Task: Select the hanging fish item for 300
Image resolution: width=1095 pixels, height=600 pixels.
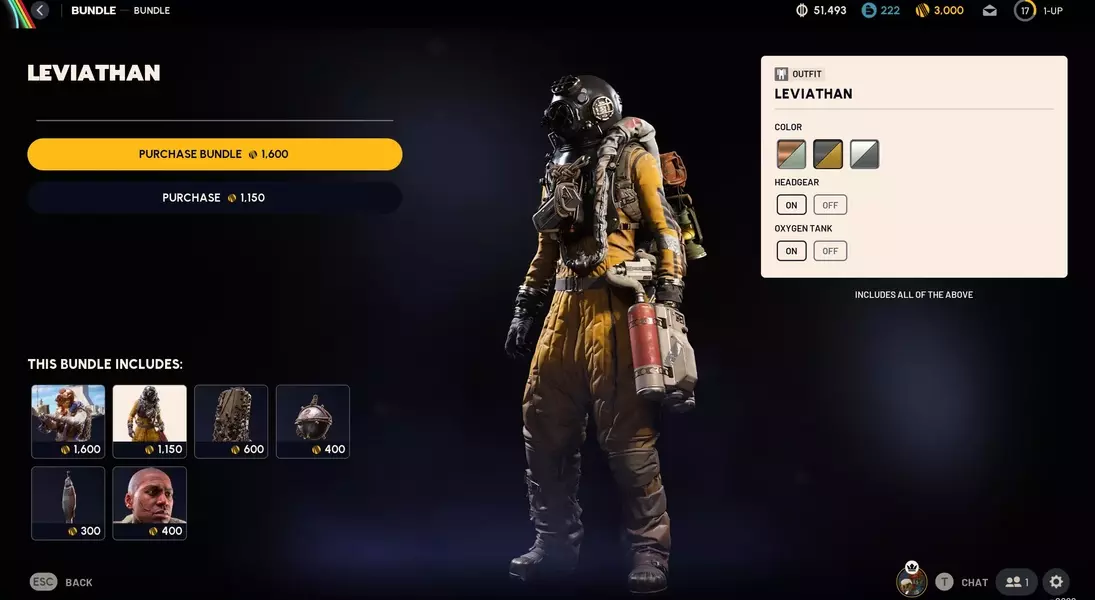Action: [68, 503]
